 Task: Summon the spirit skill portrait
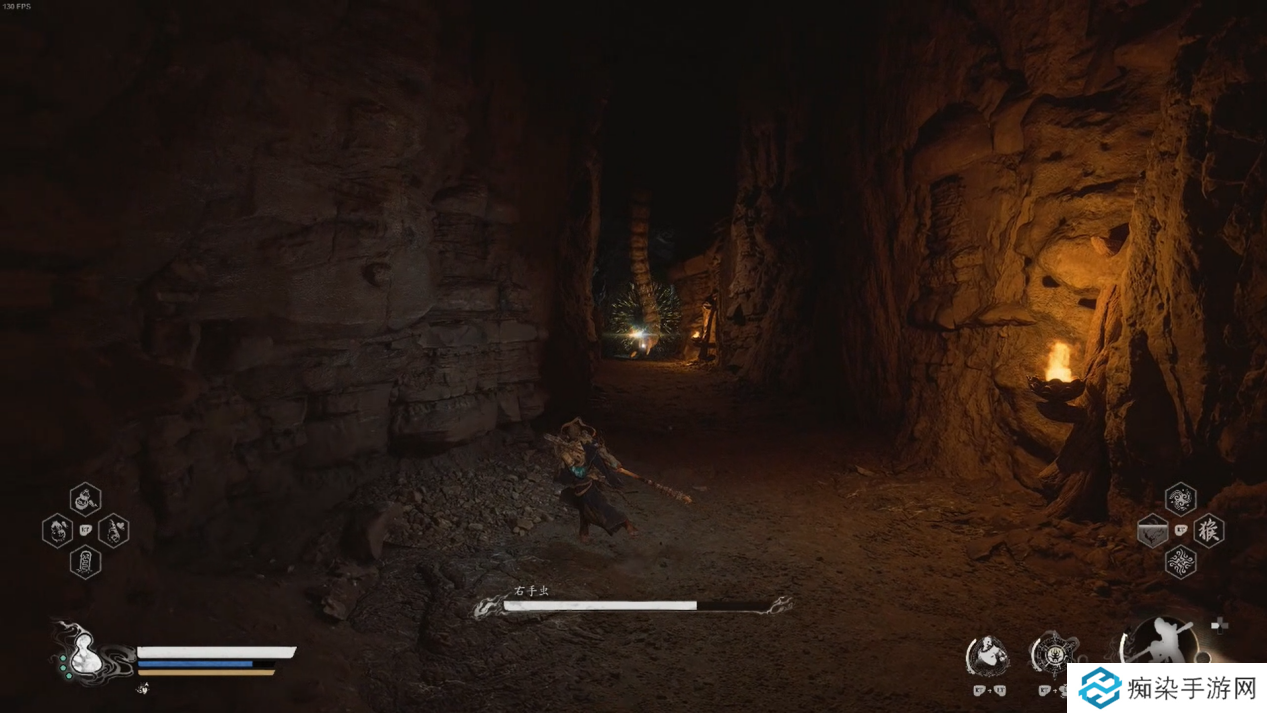(988, 655)
